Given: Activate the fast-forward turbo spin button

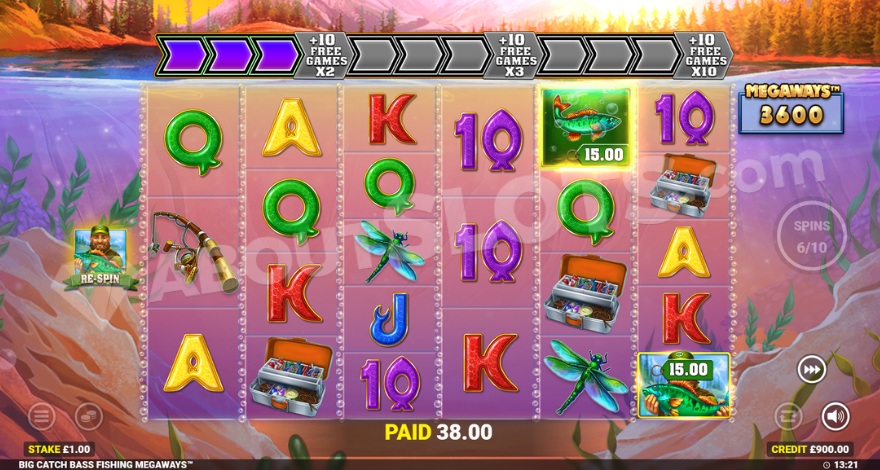Looking at the screenshot, I should (x=811, y=370).
